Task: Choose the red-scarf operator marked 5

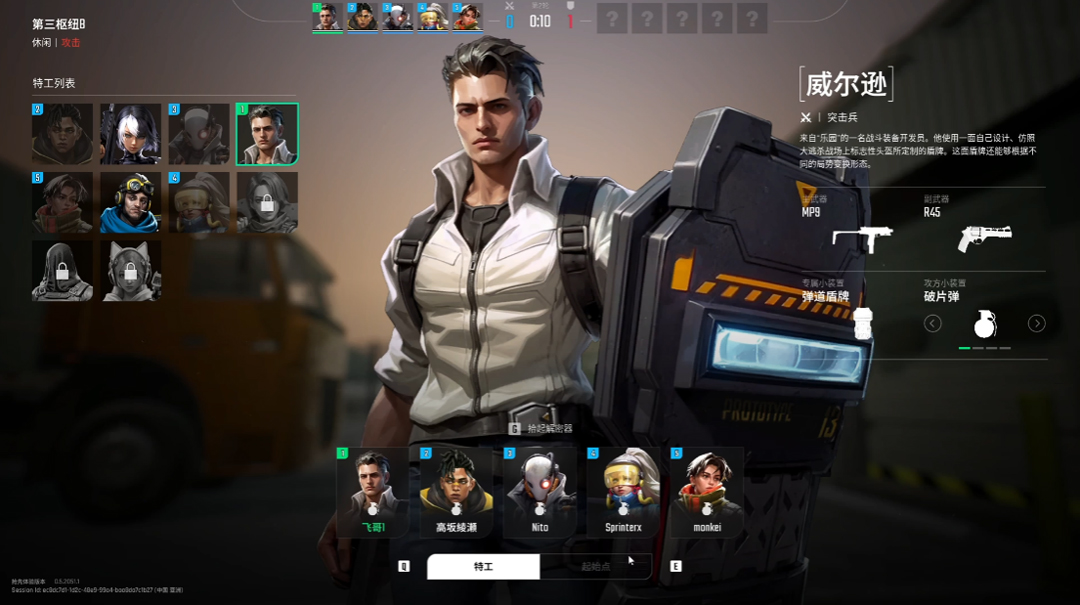Action: (62, 202)
